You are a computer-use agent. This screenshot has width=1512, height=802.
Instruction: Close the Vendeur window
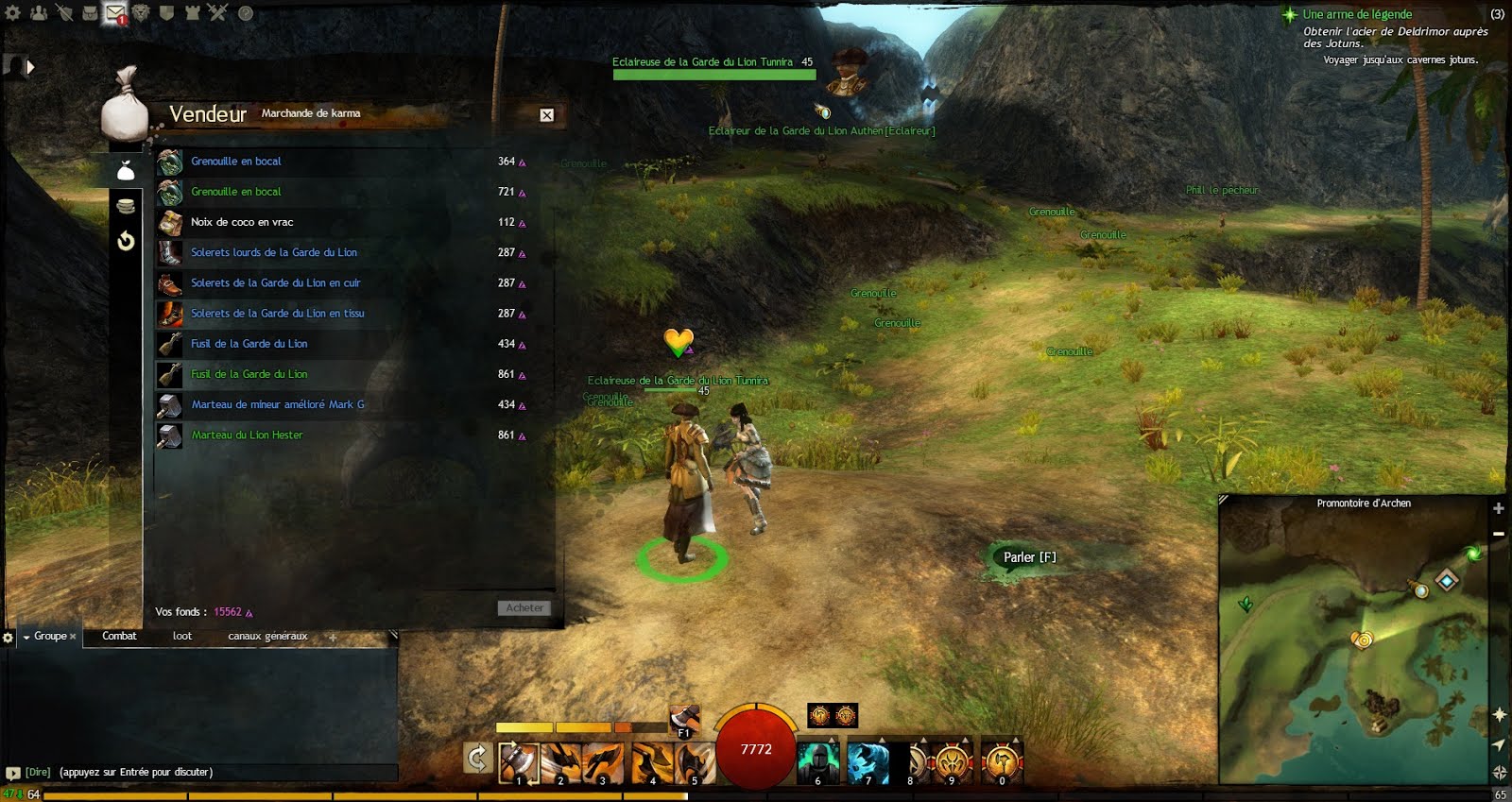pos(546,115)
